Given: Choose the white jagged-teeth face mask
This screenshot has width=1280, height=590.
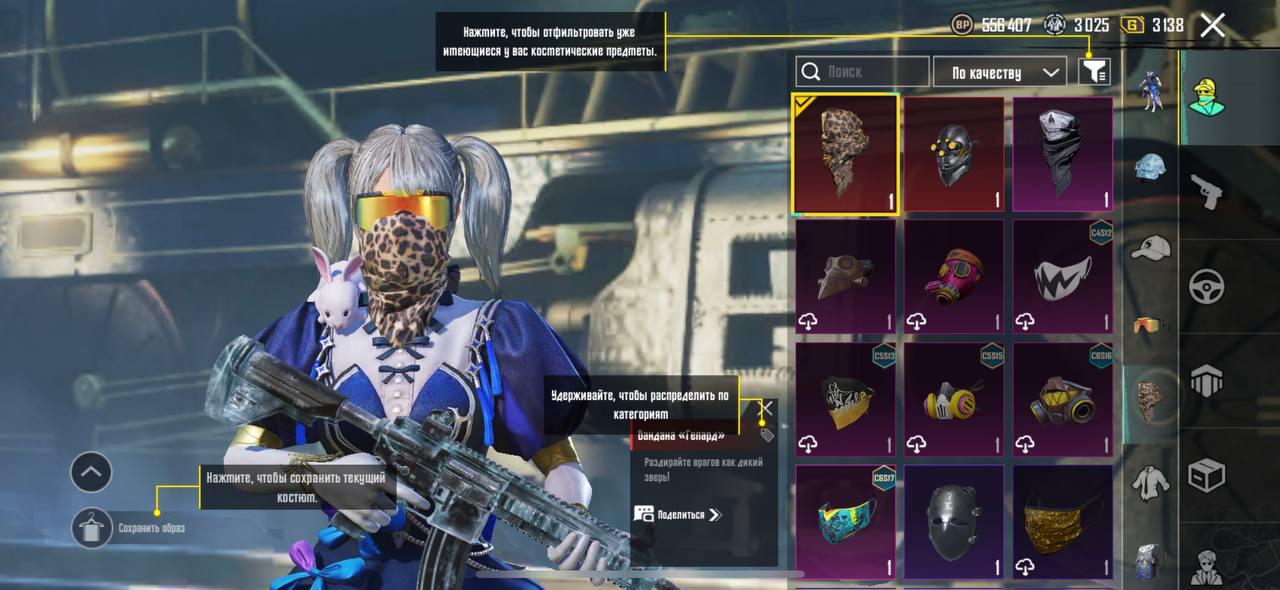Looking at the screenshot, I should [x=1062, y=276].
